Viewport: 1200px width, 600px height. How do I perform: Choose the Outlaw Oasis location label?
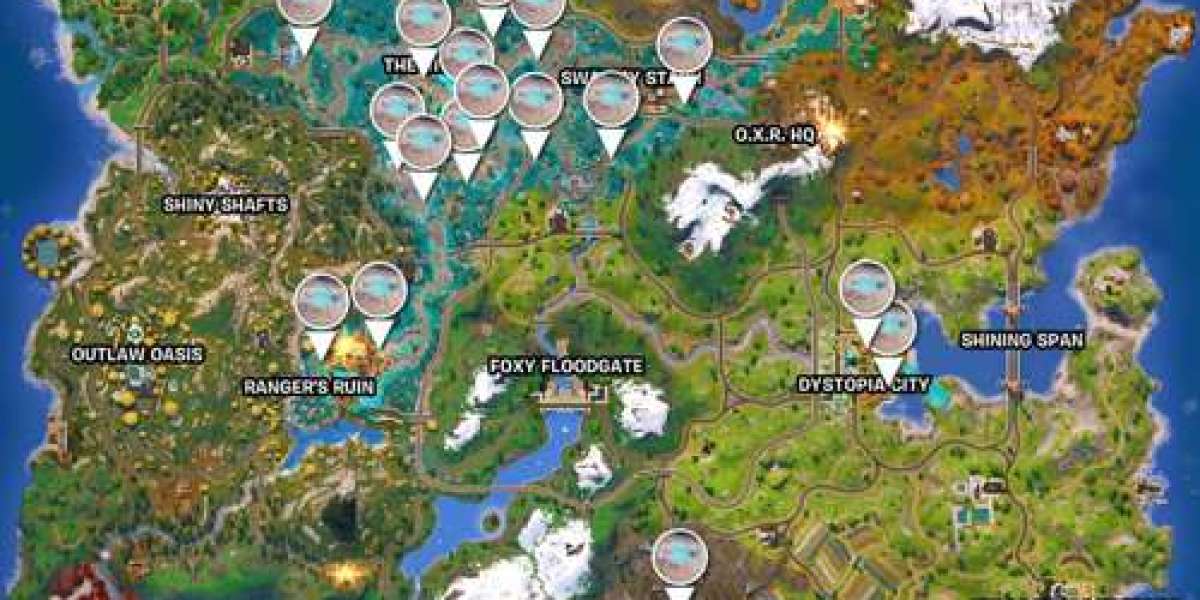(137, 354)
